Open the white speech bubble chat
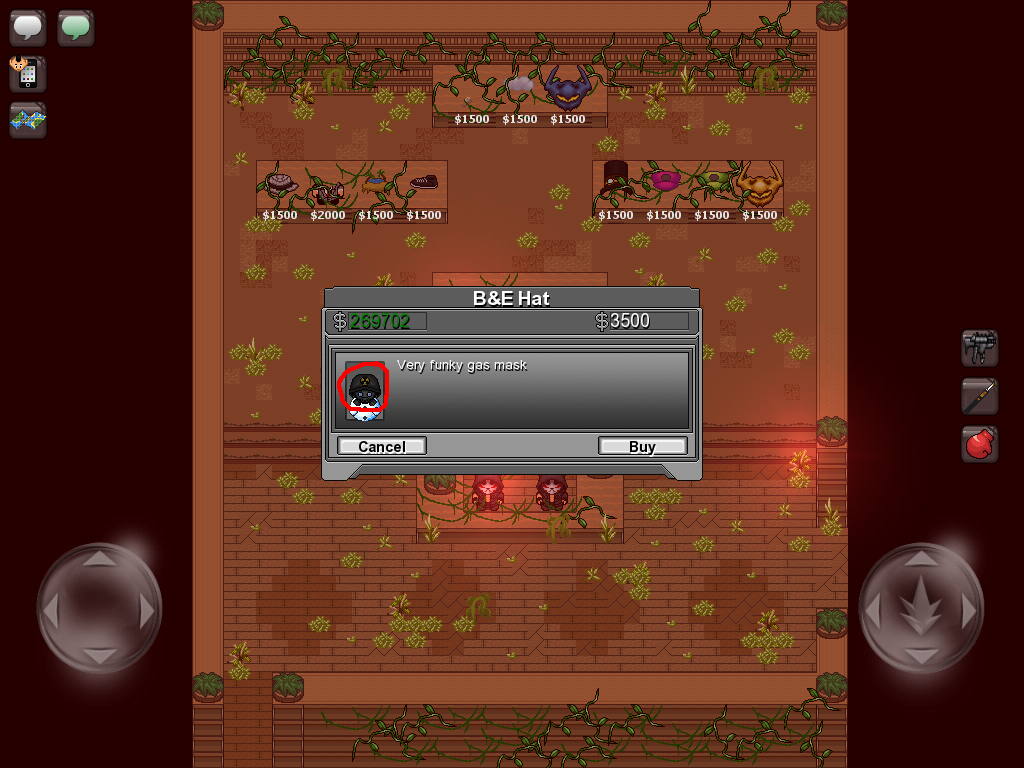Image resolution: width=1024 pixels, height=768 pixels. tap(28, 27)
